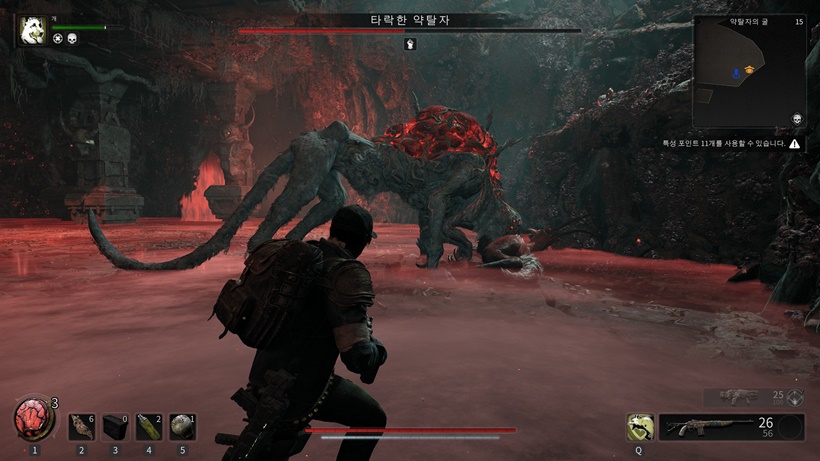Click the boss status icon under 타락한 약탈자
The height and width of the screenshot is (461, 820).
[409, 44]
